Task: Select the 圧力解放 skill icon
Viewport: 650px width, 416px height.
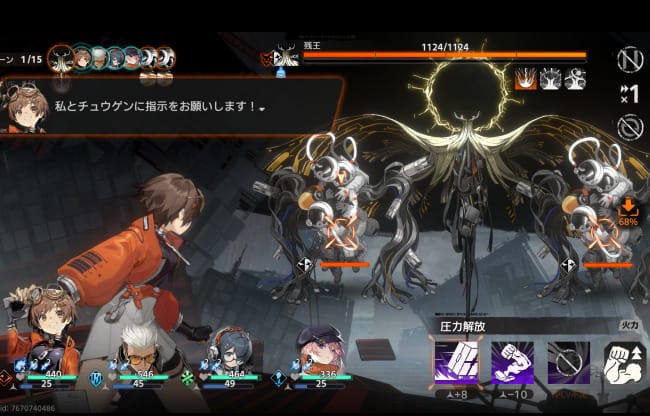Action: 453,361
